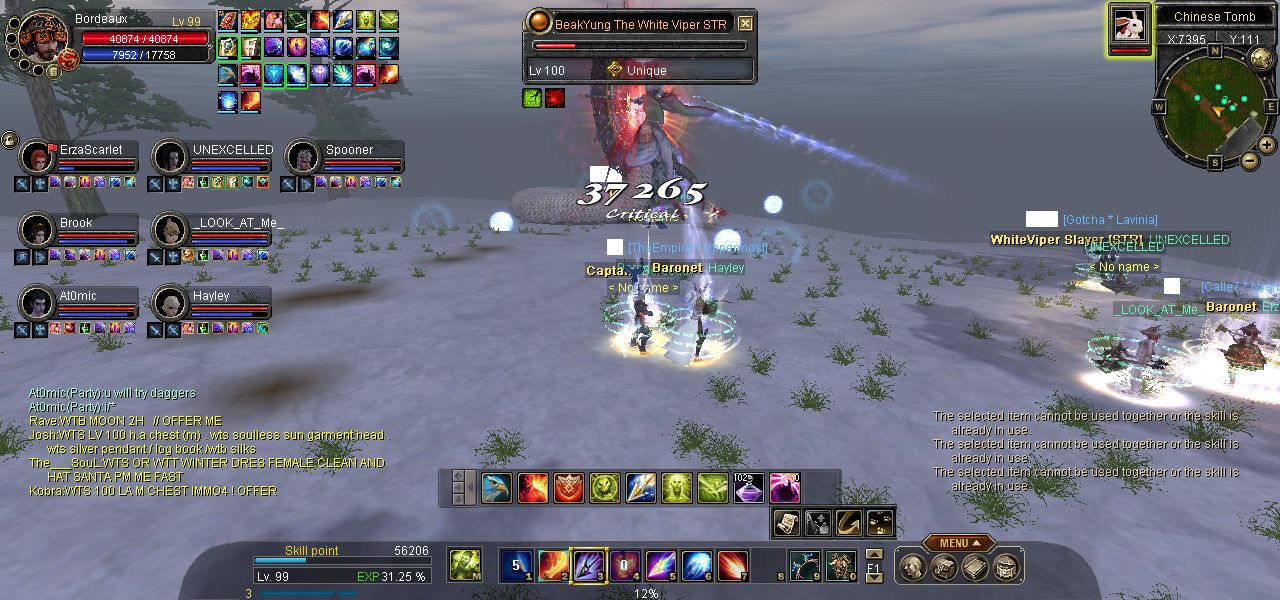Click party member At0mic's portrait

(x=38, y=304)
